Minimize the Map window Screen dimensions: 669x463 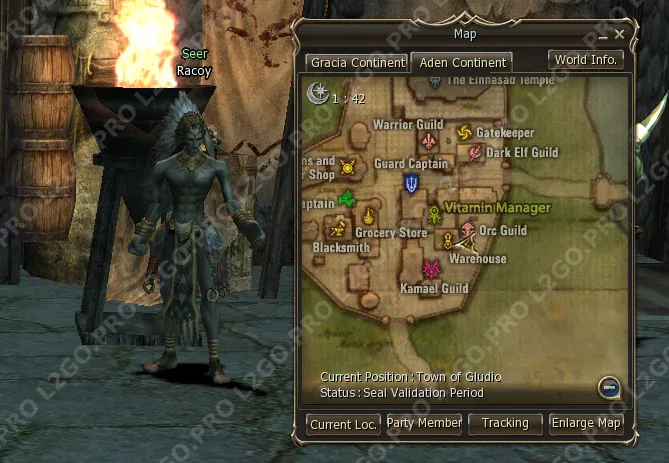(606, 34)
